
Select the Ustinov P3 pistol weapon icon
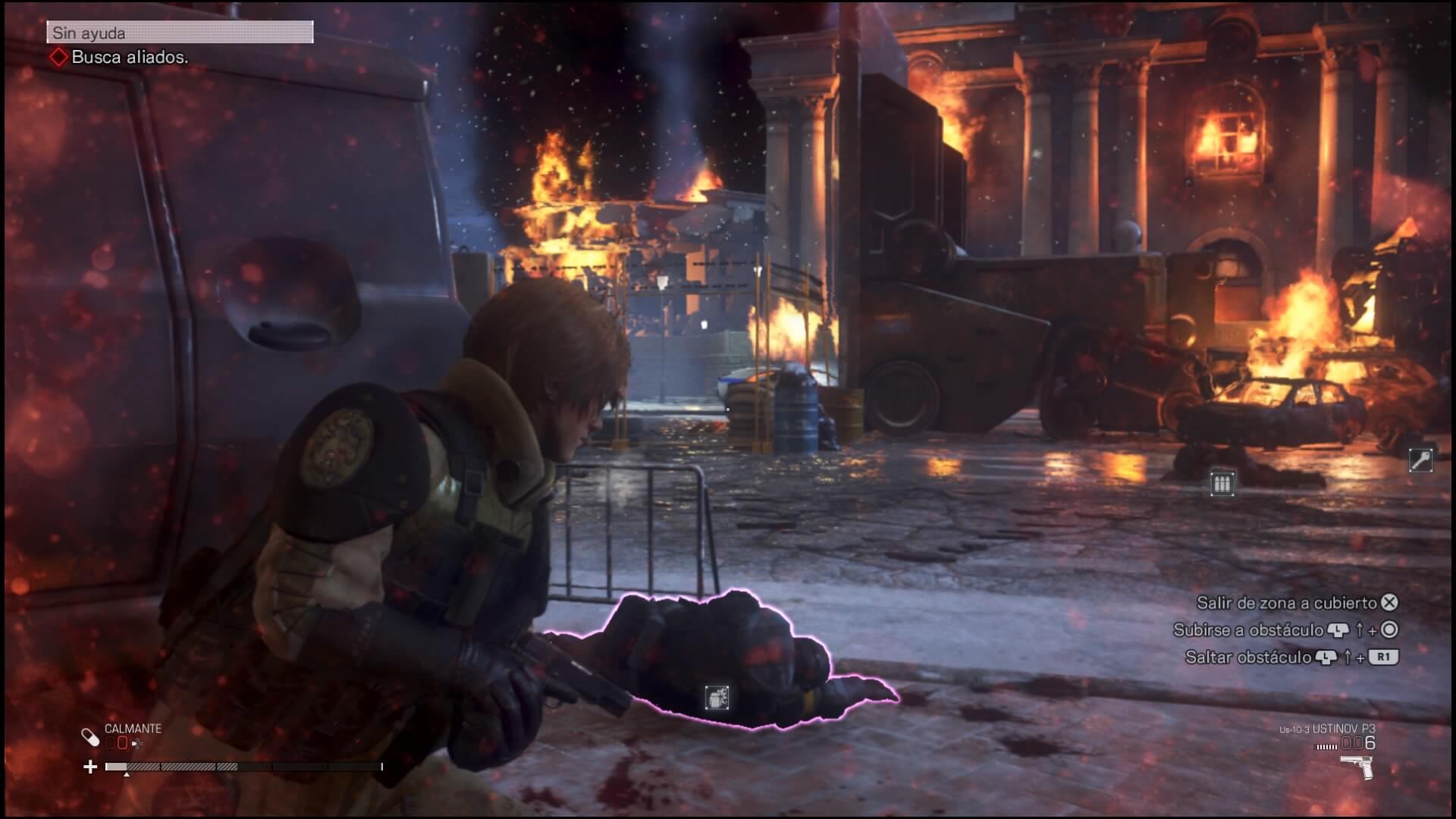[1357, 767]
